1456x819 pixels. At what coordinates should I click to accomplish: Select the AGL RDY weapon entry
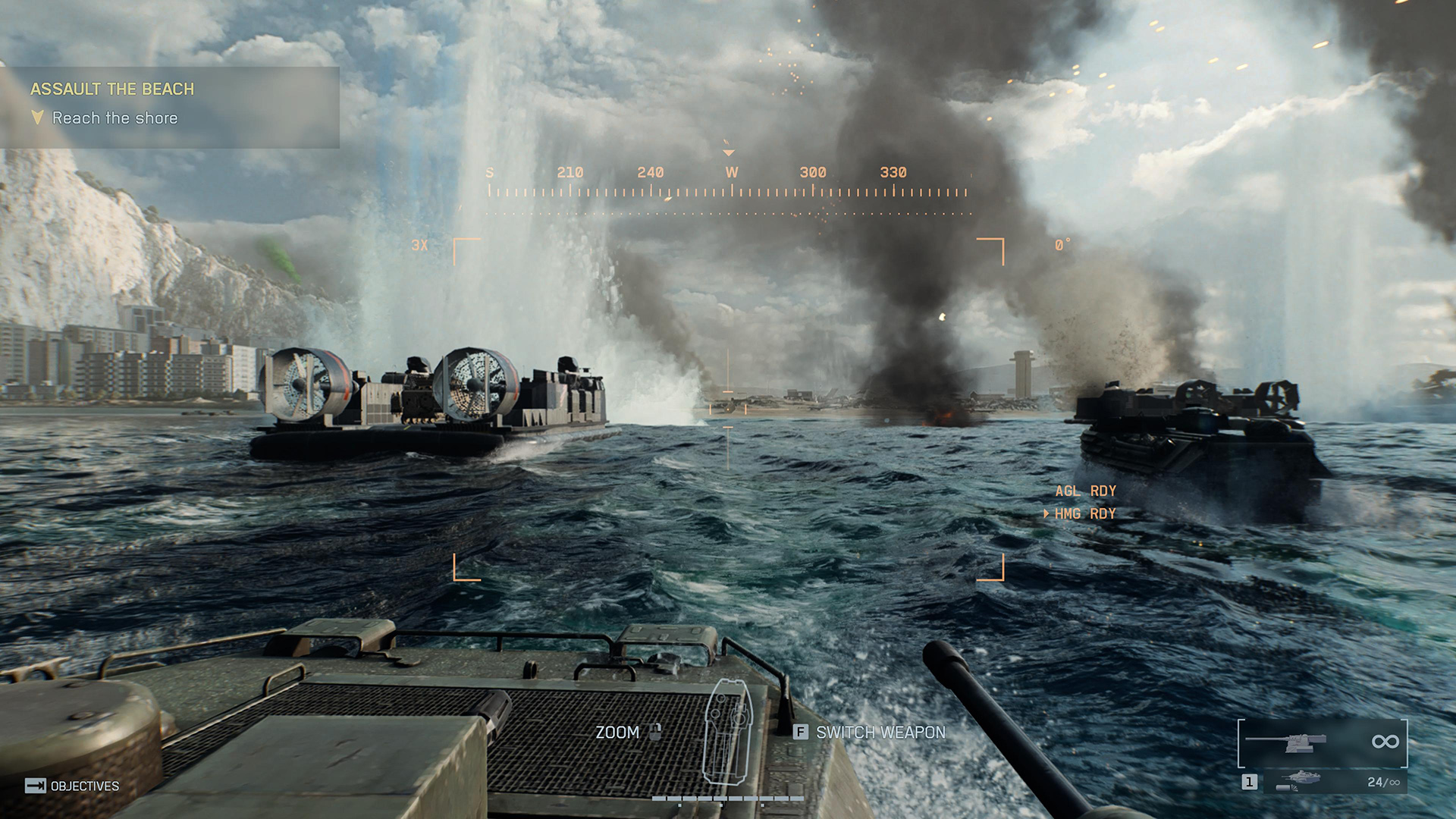pos(1085,491)
